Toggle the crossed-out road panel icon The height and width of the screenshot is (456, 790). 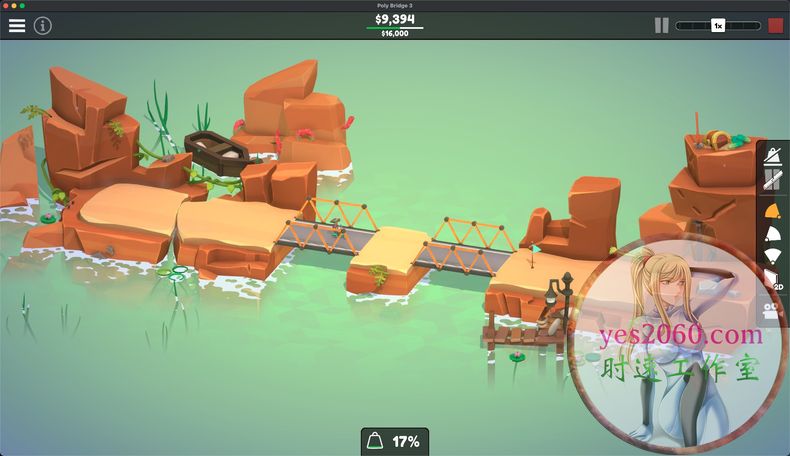pyautogui.click(x=773, y=180)
